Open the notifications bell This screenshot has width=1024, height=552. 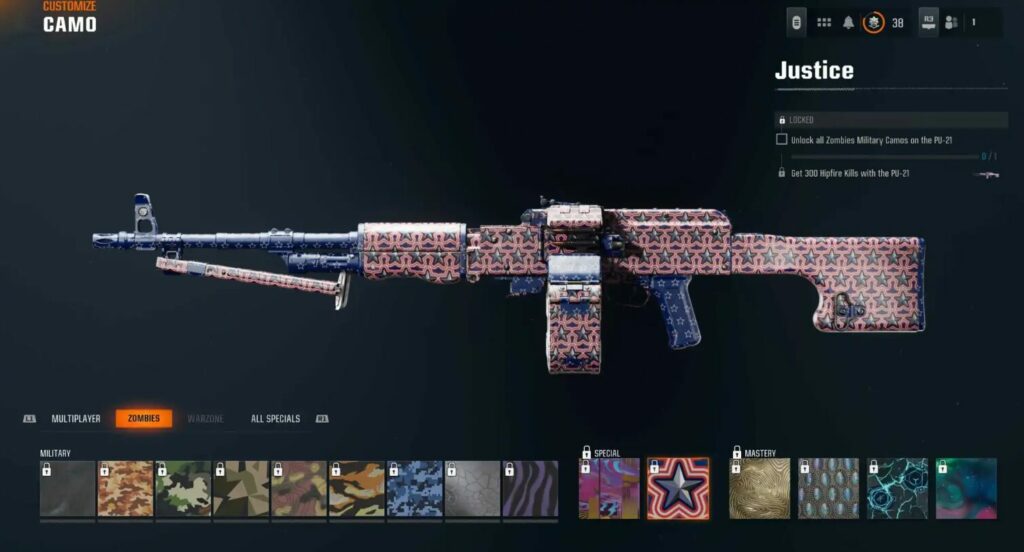tap(848, 22)
